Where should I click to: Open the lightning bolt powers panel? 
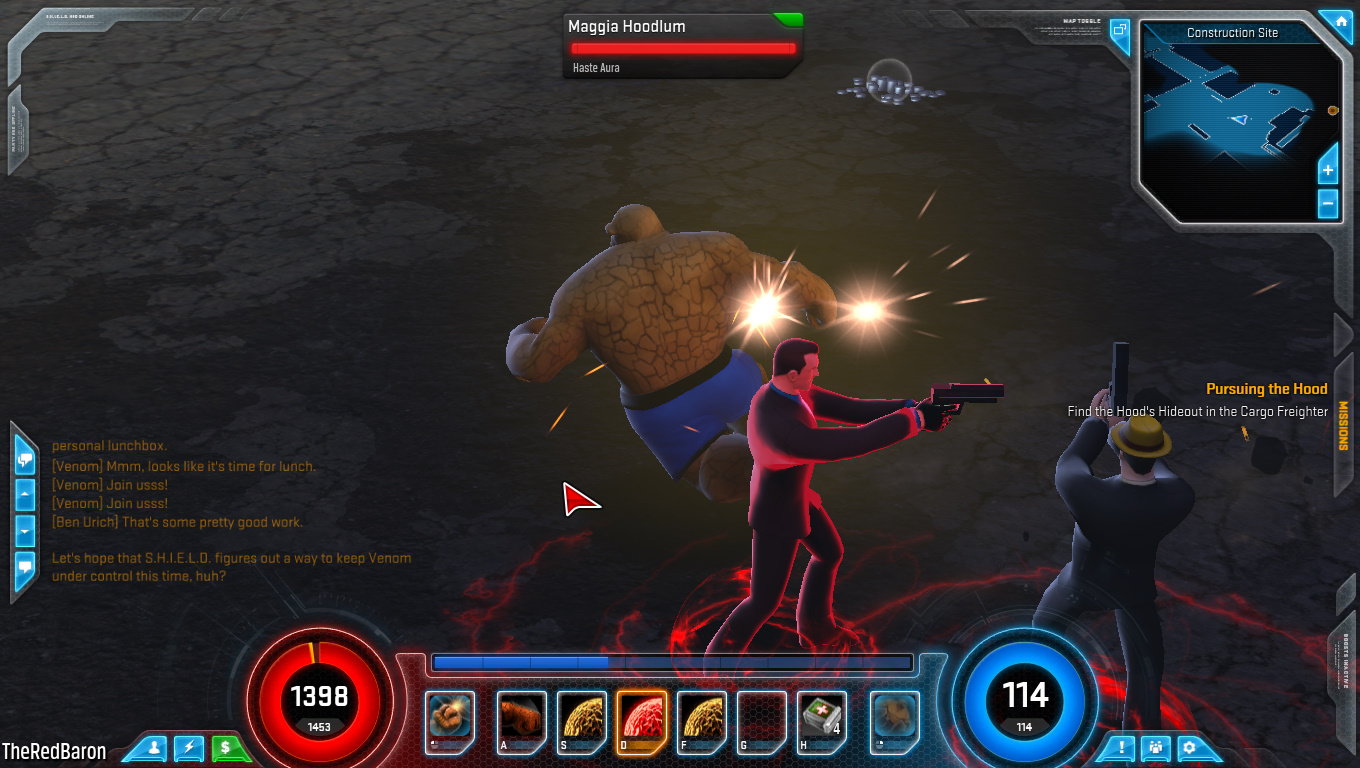[x=190, y=746]
